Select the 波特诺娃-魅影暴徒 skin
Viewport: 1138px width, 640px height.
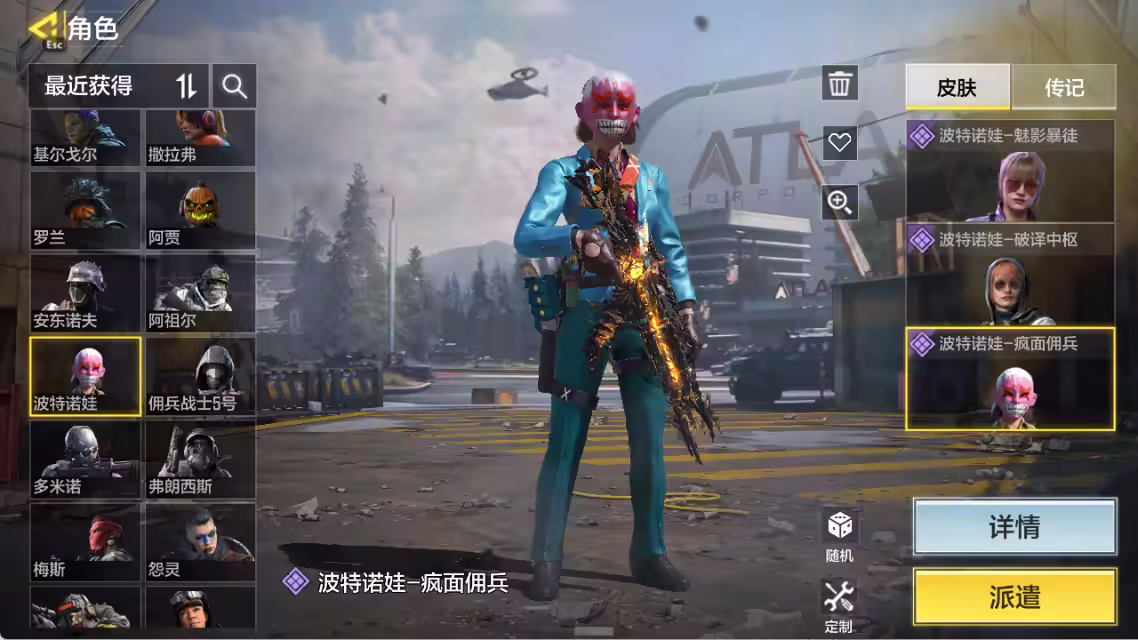coord(1010,172)
